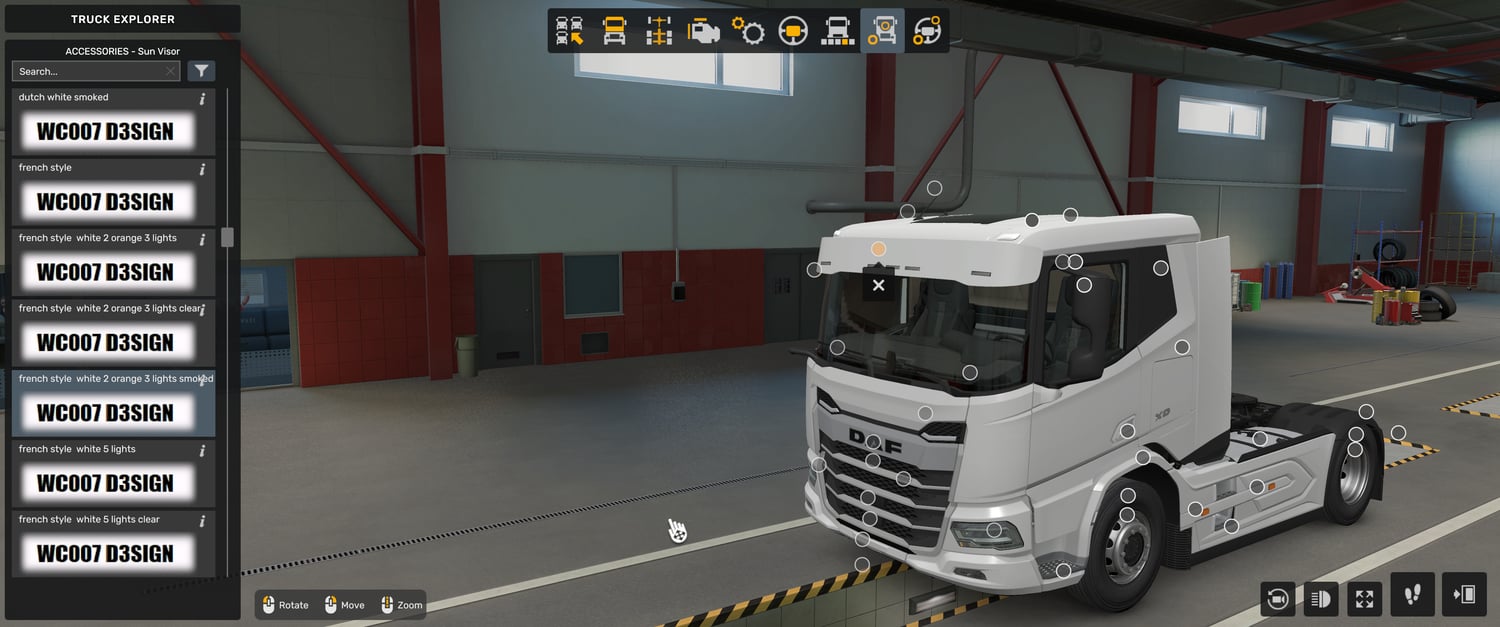Show info for "dutch white smoked" visor
1500x627 pixels.
coord(202,99)
